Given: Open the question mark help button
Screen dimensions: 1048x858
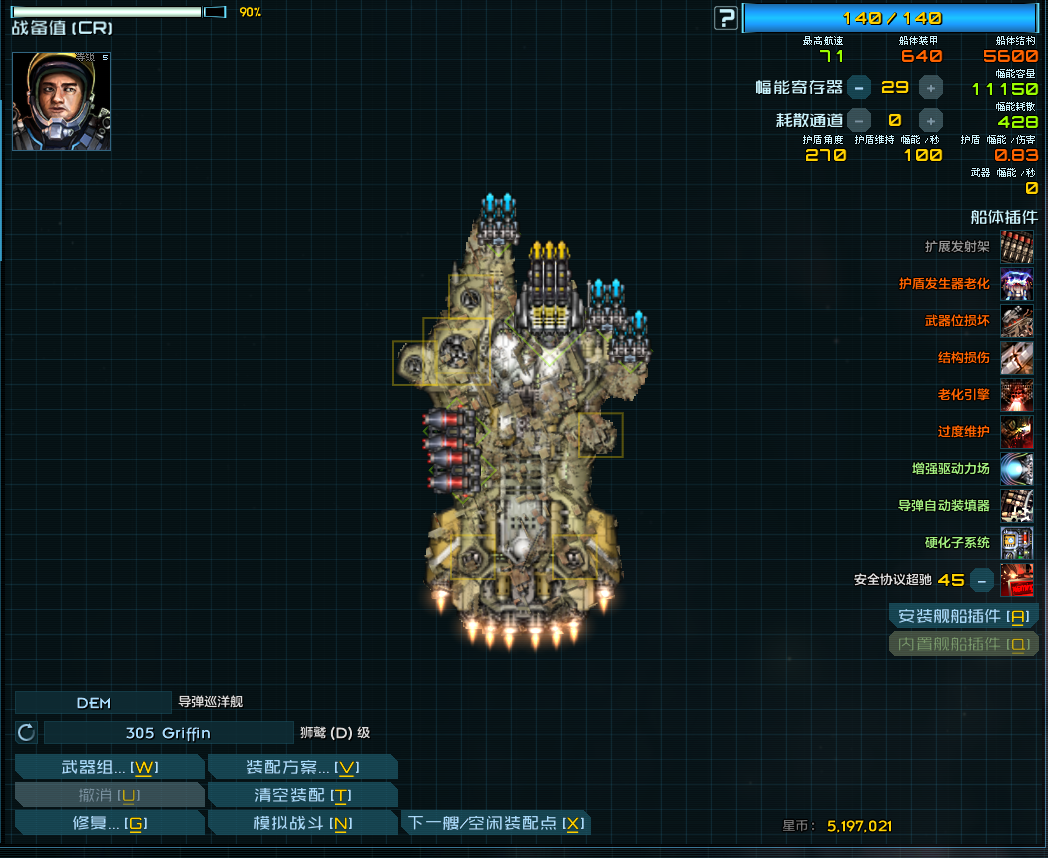Looking at the screenshot, I should [726, 18].
